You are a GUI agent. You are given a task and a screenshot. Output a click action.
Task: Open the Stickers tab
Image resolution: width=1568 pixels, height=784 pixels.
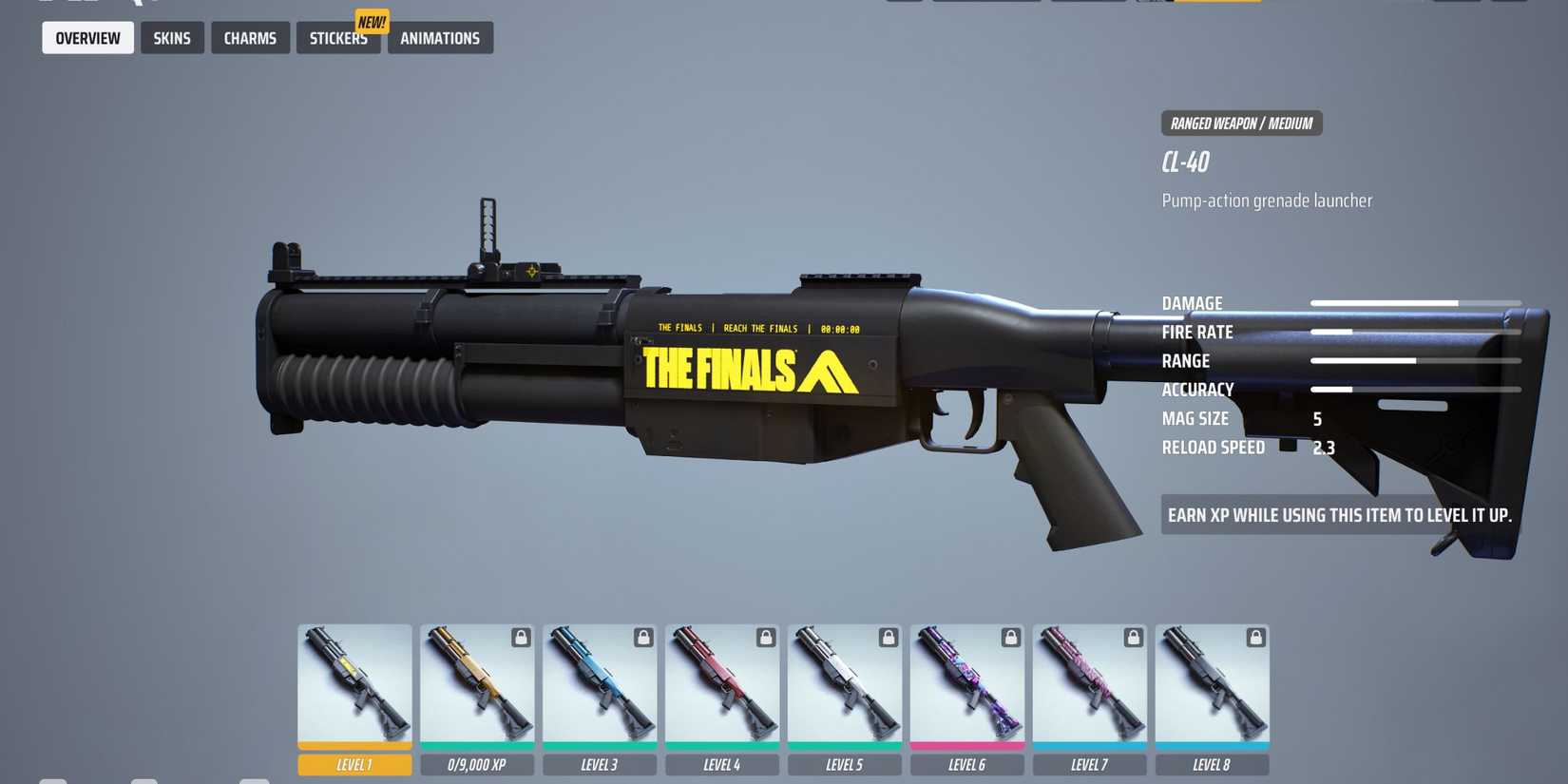pyautogui.click(x=338, y=38)
